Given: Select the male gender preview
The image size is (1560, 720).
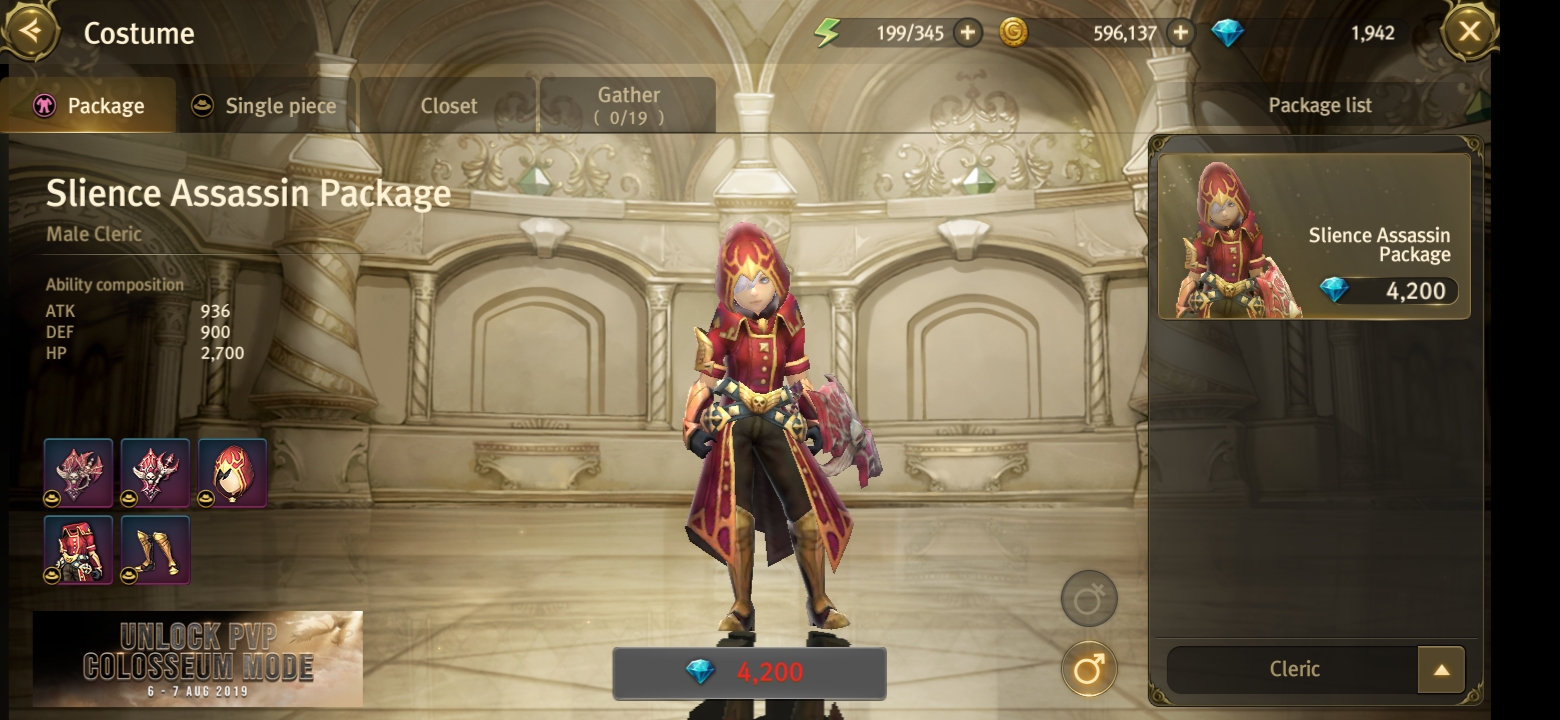Looking at the screenshot, I should (1088, 669).
